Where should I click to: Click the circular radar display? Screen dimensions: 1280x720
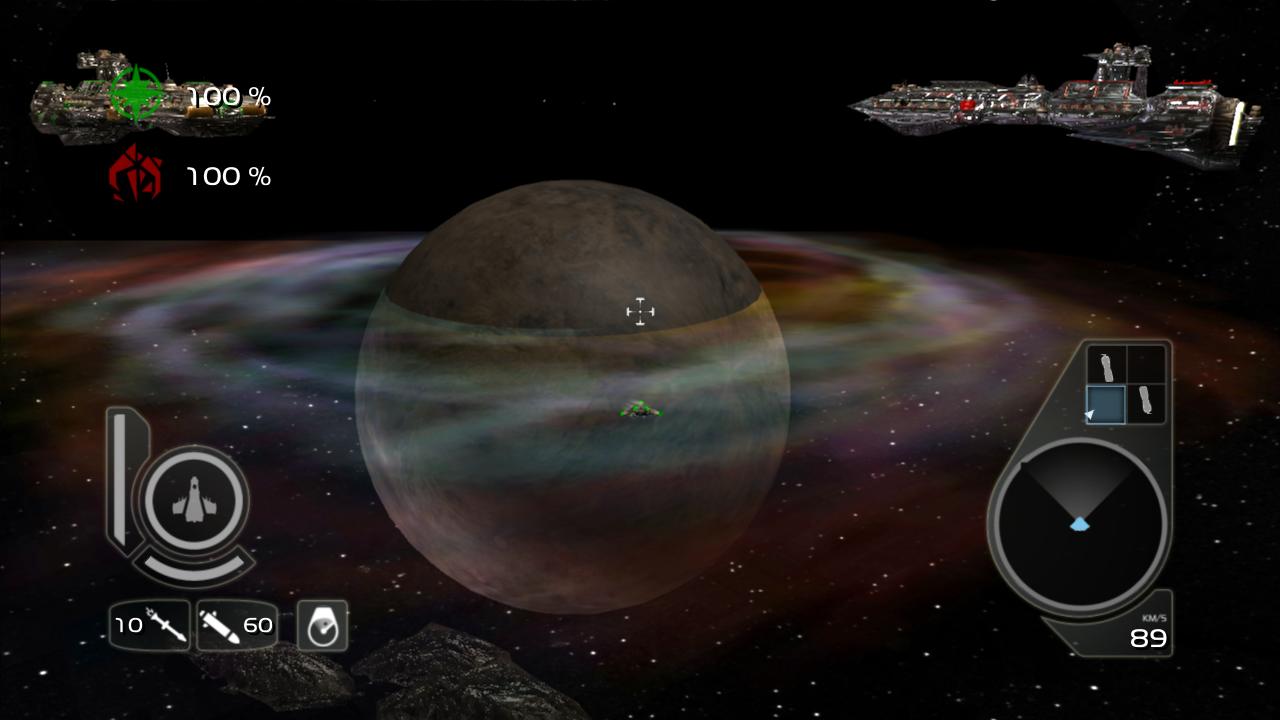coord(1079,526)
